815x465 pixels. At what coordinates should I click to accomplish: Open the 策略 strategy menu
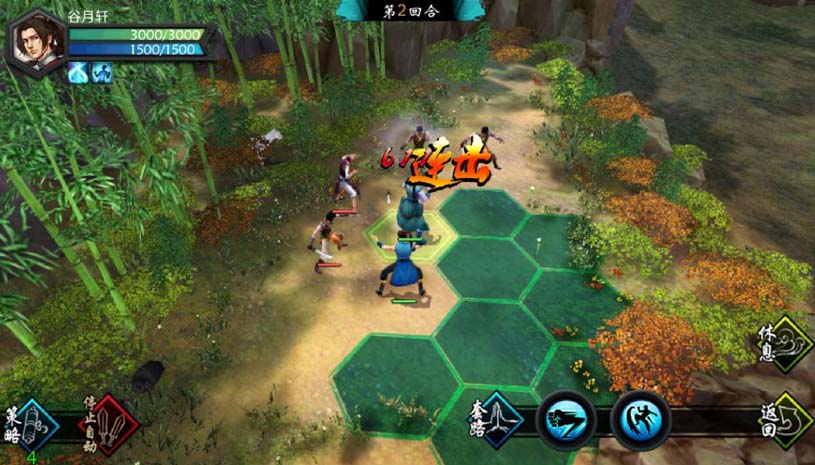(x=32, y=425)
